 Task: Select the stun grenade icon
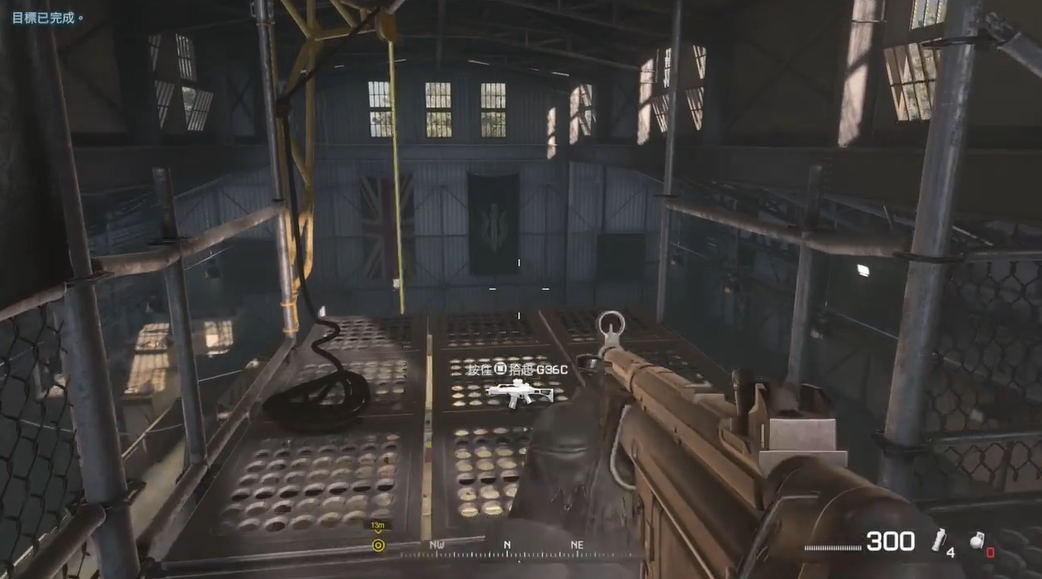point(938,541)
